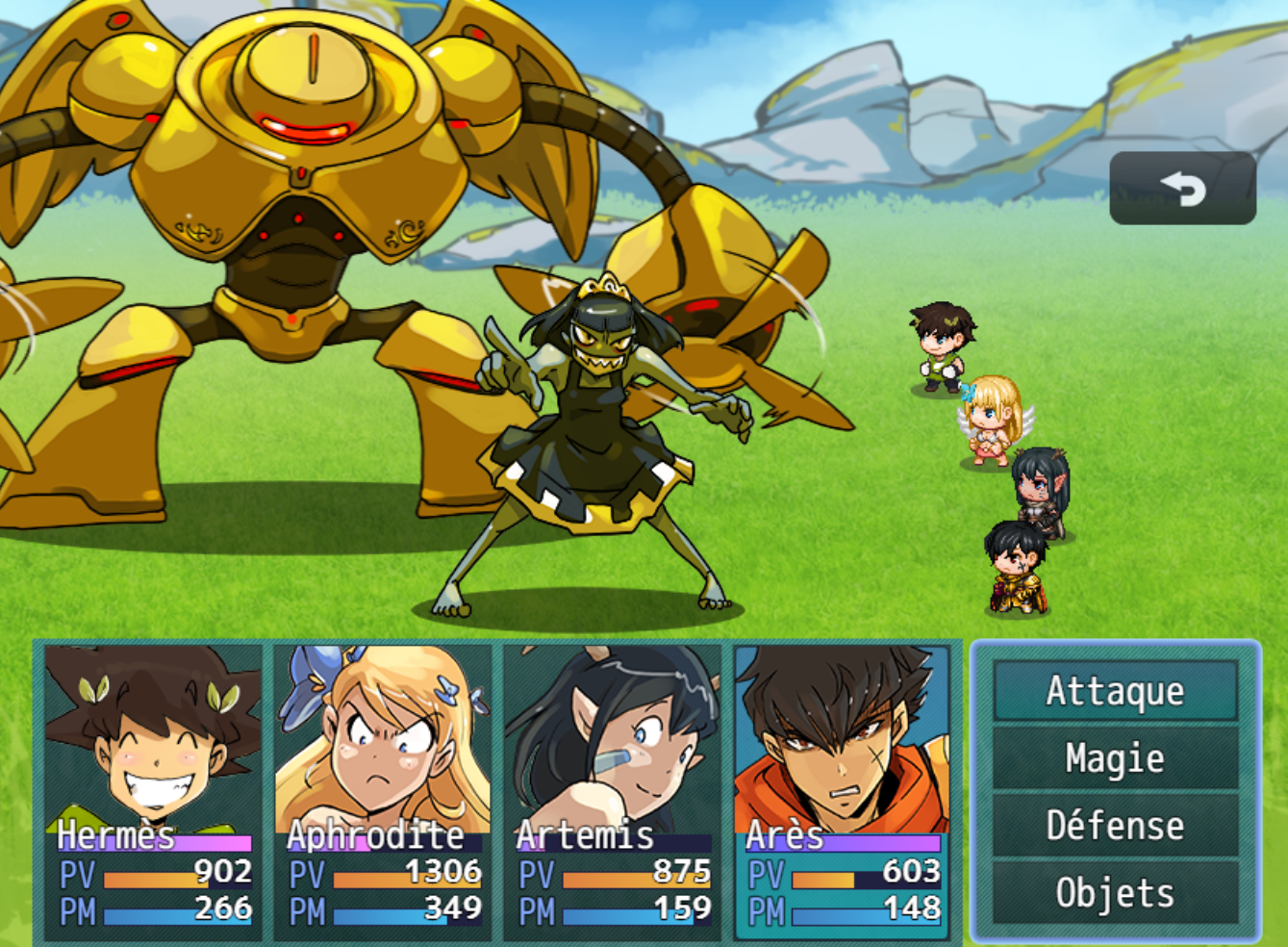Click the back arrow button
The width and height of the screenshot is (1288, 947).
(1182, 189)
